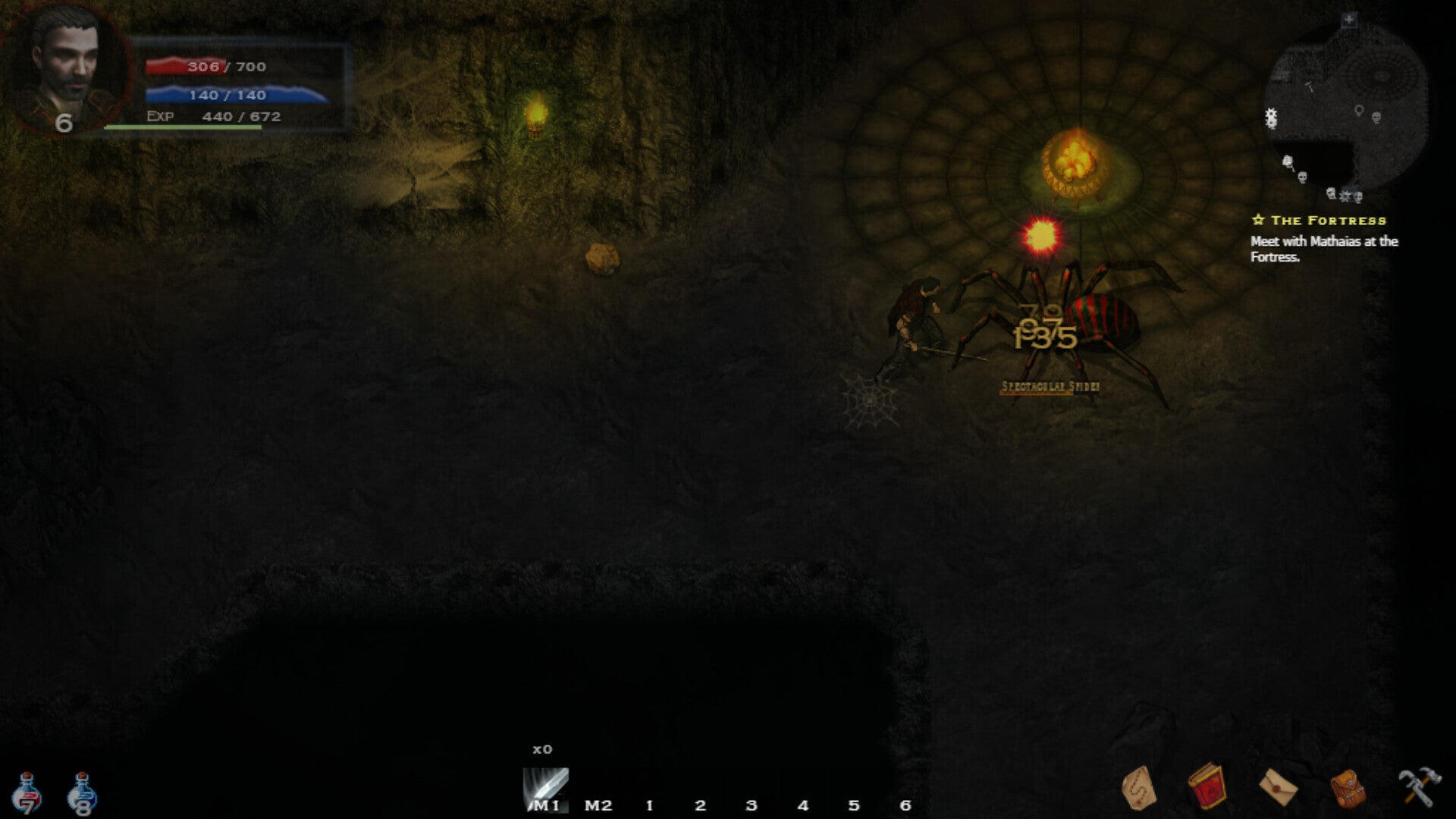
Task: Click the plus button above the minimap
Action: 1348,20
